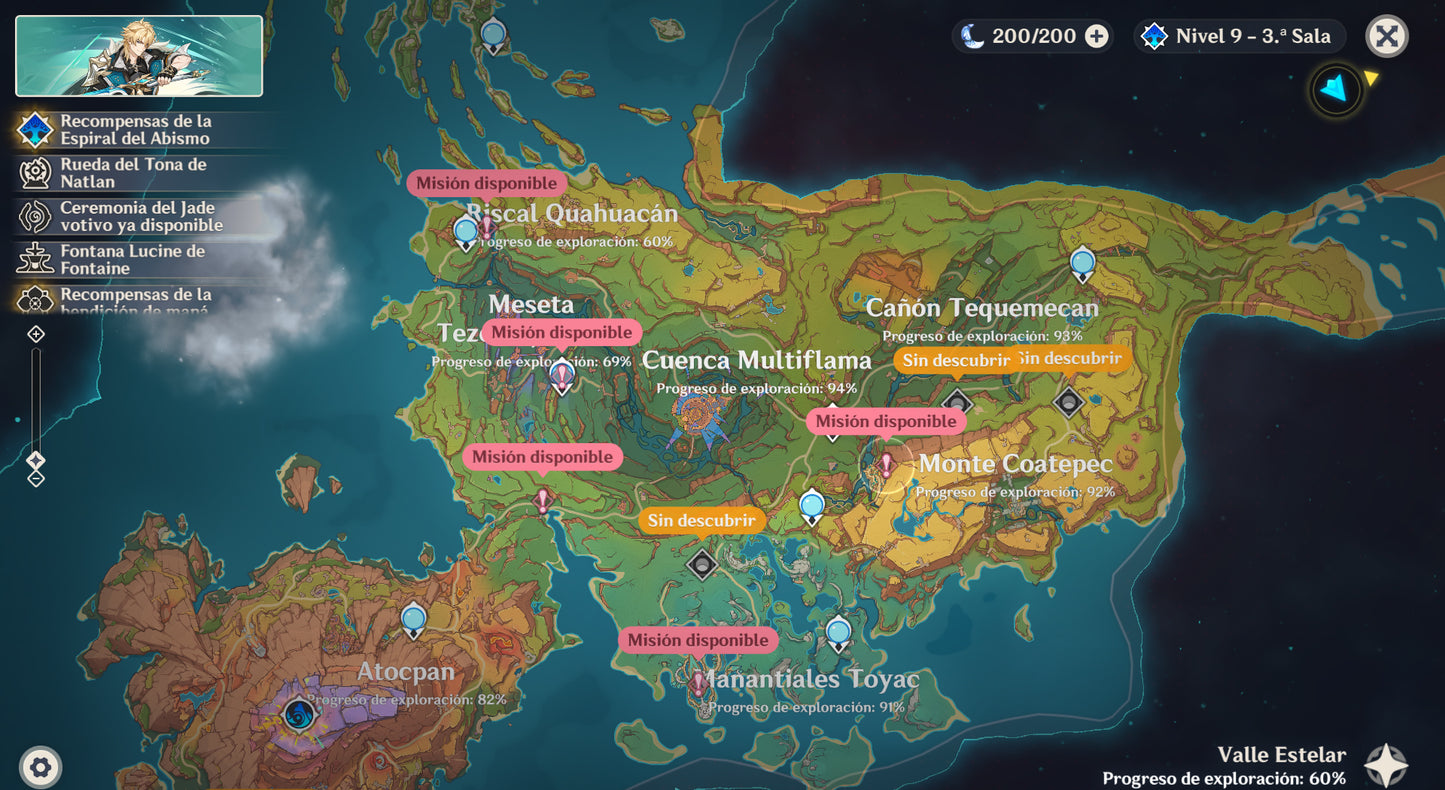The image size is (1445, 790).
Task: Select the teleport waypoint by Cañón Tequemecan
Action: [x=1082, y=264]
